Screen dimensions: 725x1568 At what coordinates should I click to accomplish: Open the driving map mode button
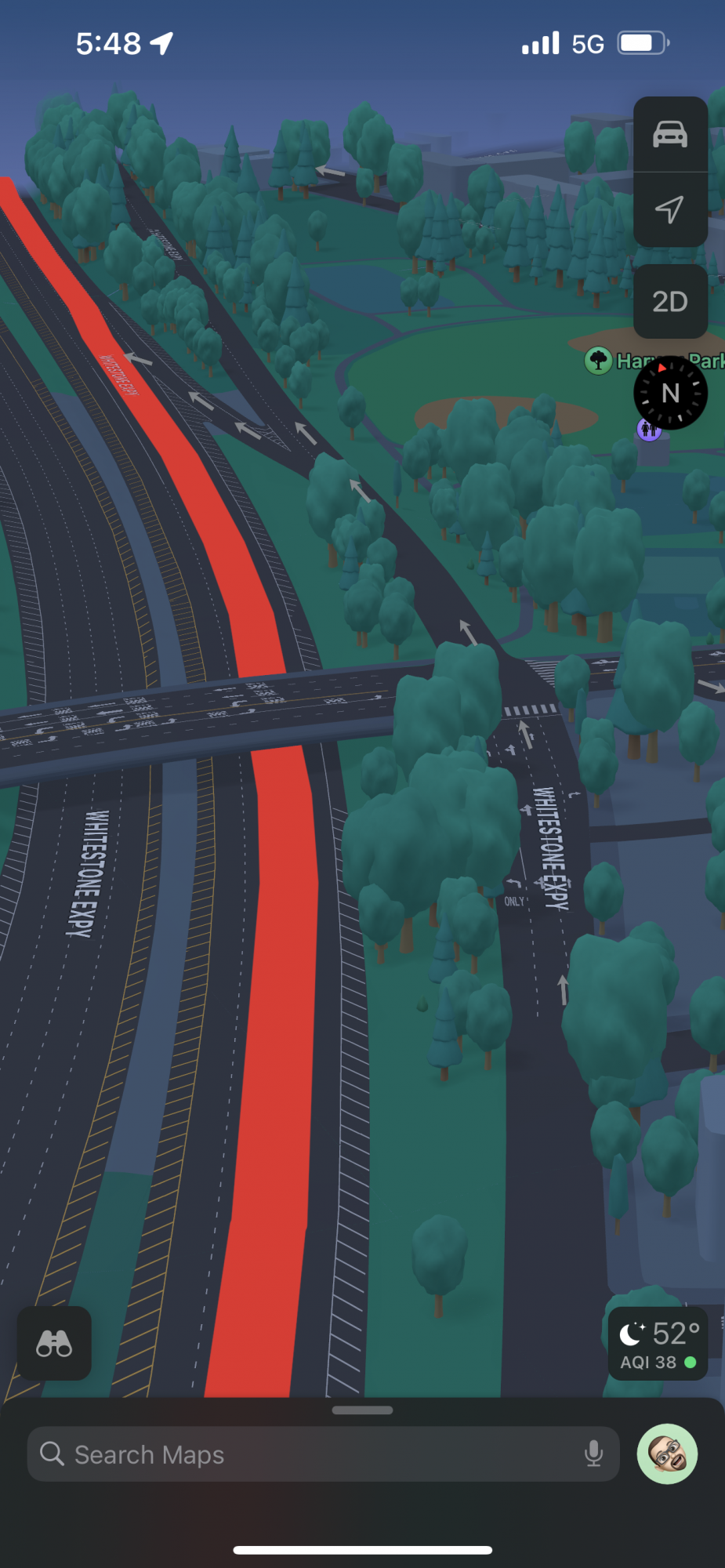point(670,134)
